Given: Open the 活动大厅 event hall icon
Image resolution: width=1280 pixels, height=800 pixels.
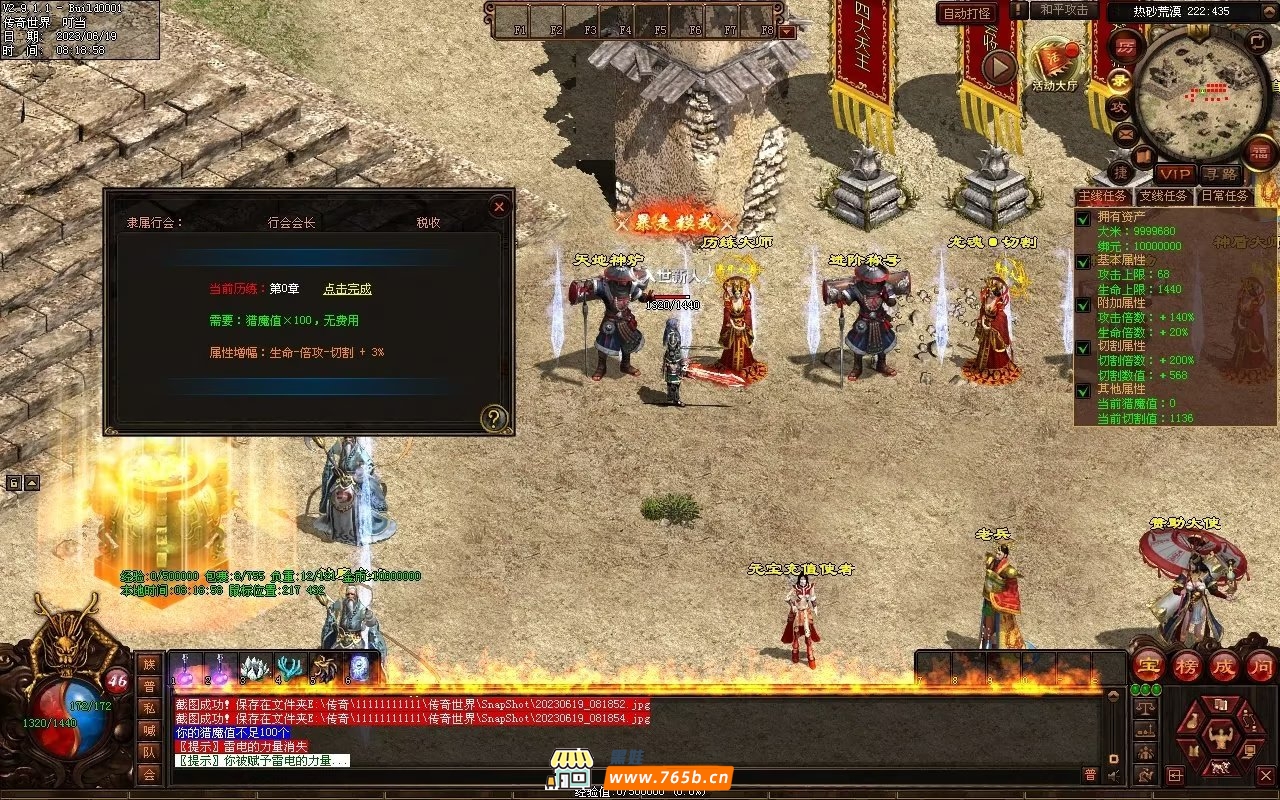Looking at the screenshot, I should click(1055, 62).
